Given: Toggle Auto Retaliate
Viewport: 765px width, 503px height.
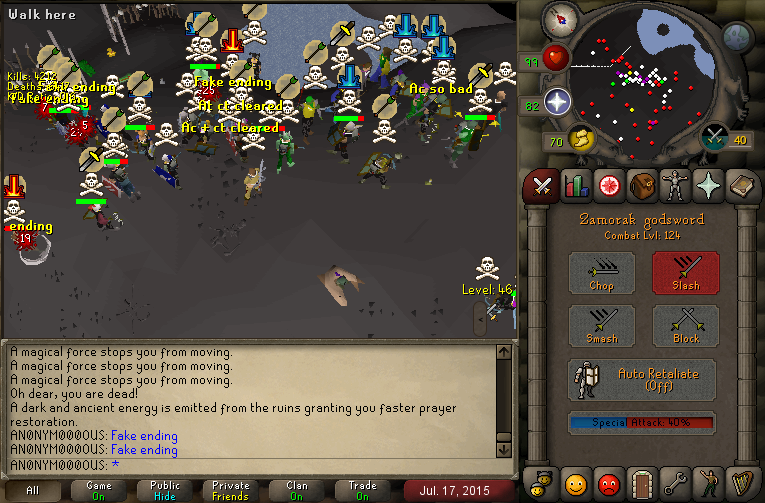Looking at the screenshot, I should tap(642, 379).
